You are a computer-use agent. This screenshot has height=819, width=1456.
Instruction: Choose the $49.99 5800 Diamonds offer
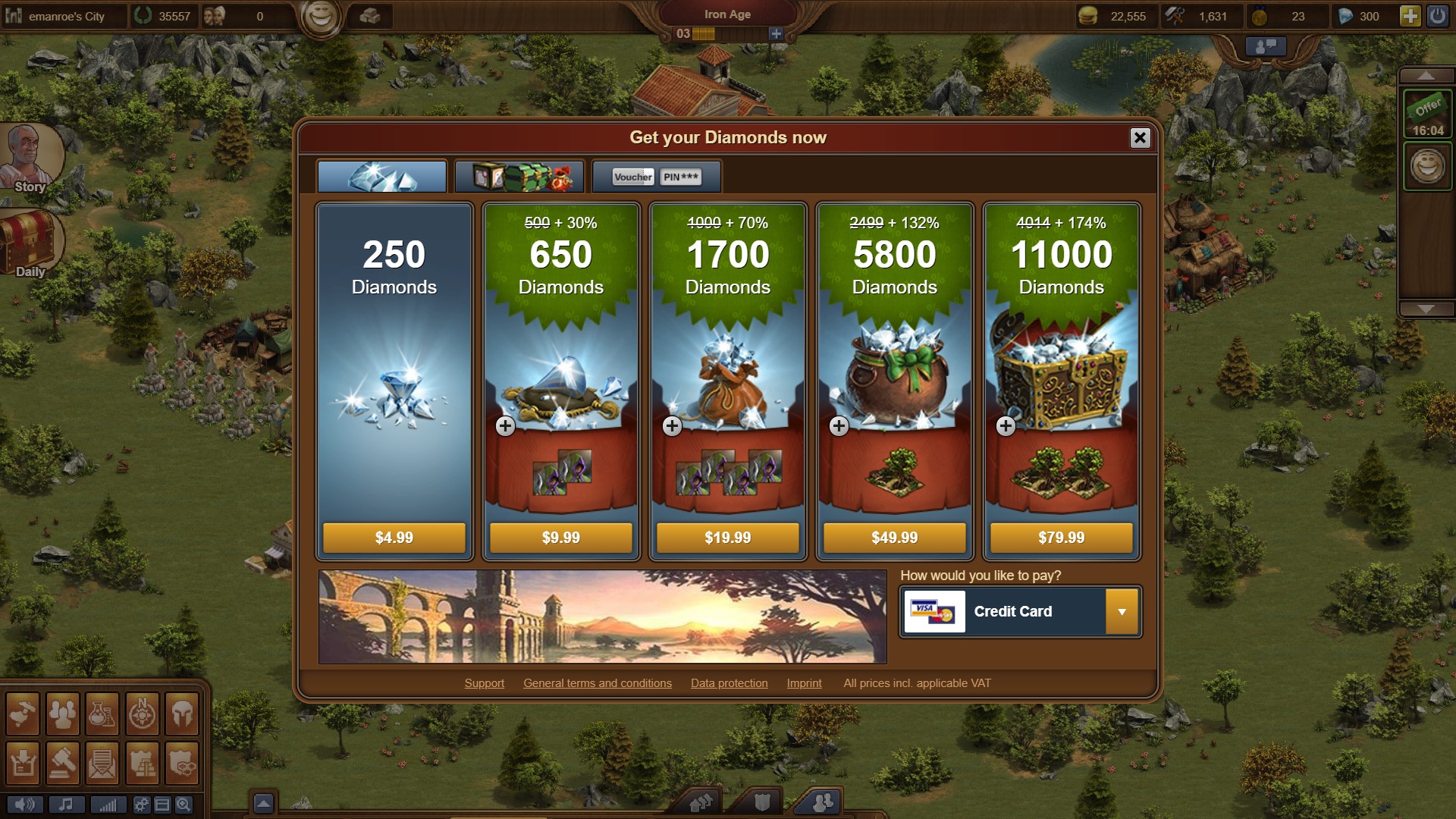pyautogui.click(x=894, y=538)
